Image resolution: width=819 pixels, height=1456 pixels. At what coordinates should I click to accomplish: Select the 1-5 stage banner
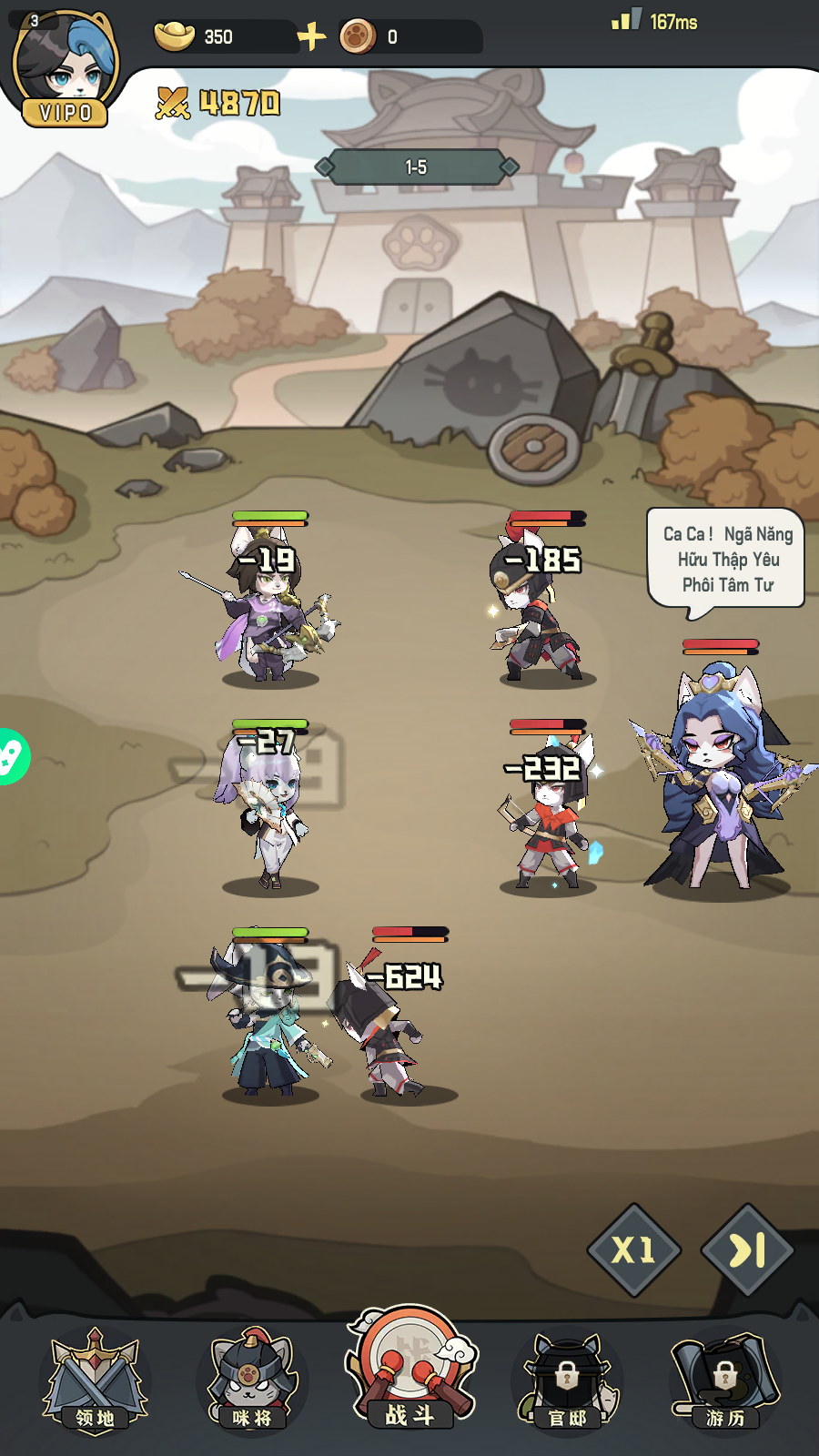416,167
